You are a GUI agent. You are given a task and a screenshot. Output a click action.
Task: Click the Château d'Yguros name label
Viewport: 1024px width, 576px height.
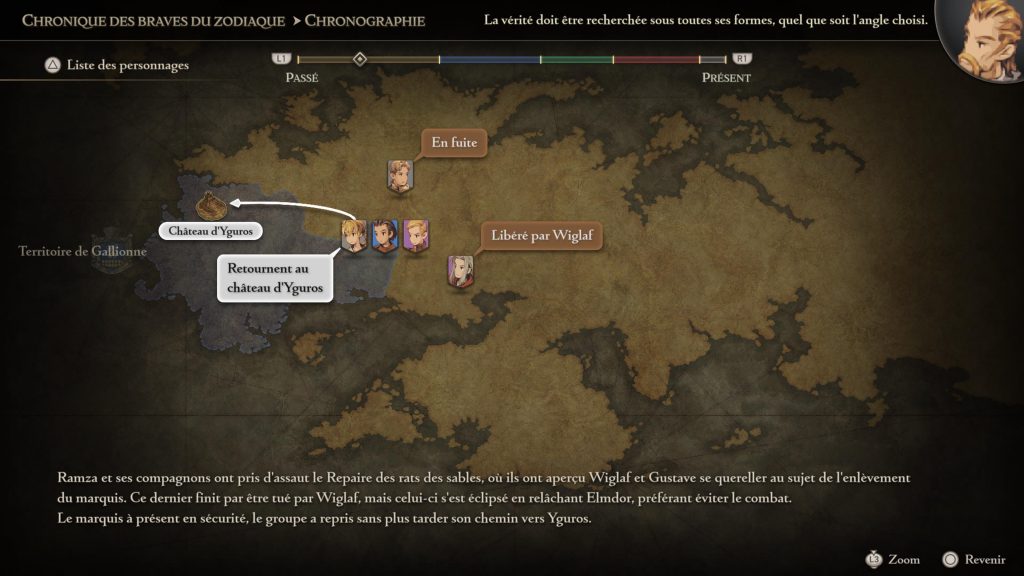210,231
